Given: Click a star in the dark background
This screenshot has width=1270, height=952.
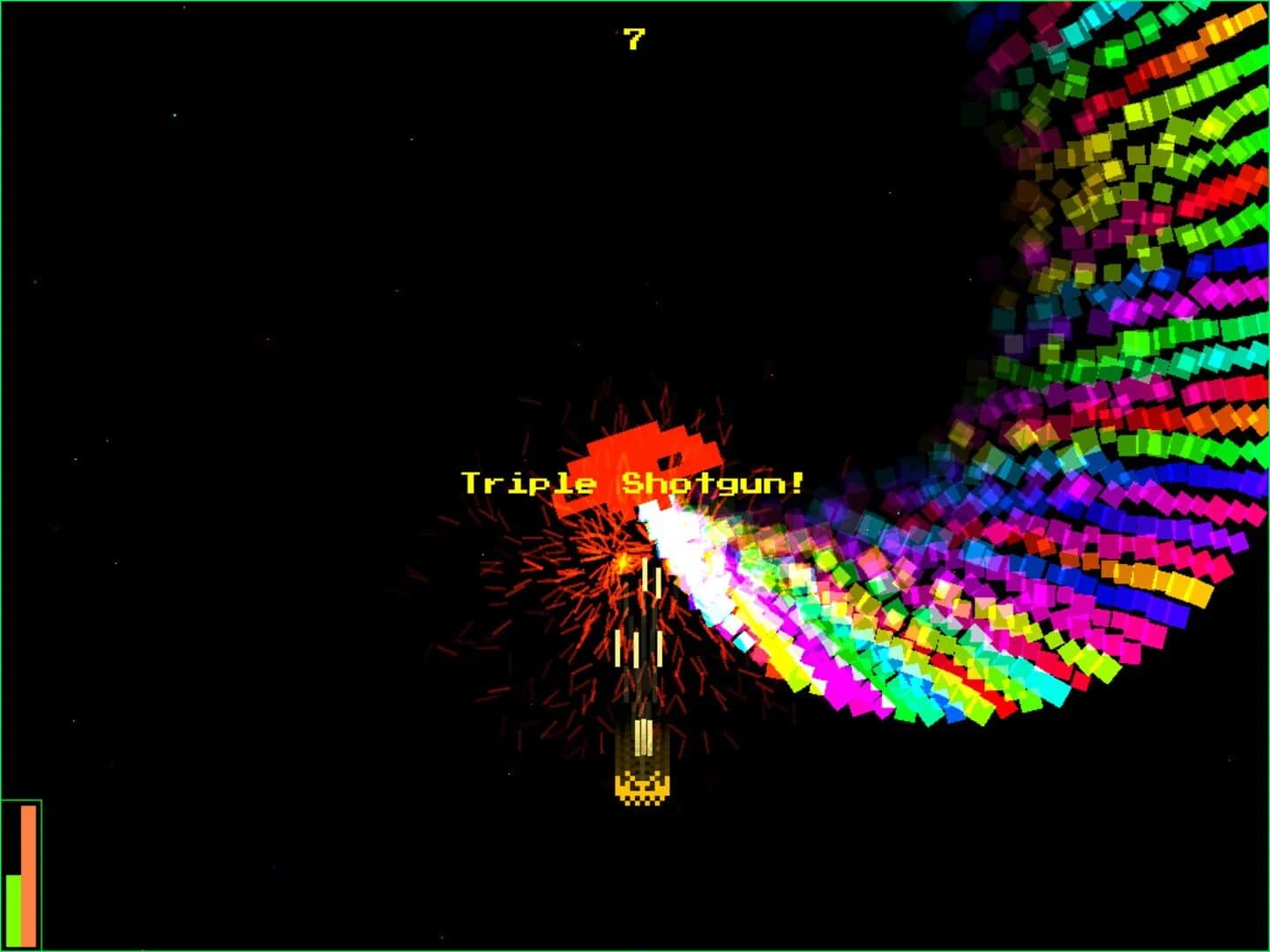Looking at the screenshot, I should click(175, 115).
